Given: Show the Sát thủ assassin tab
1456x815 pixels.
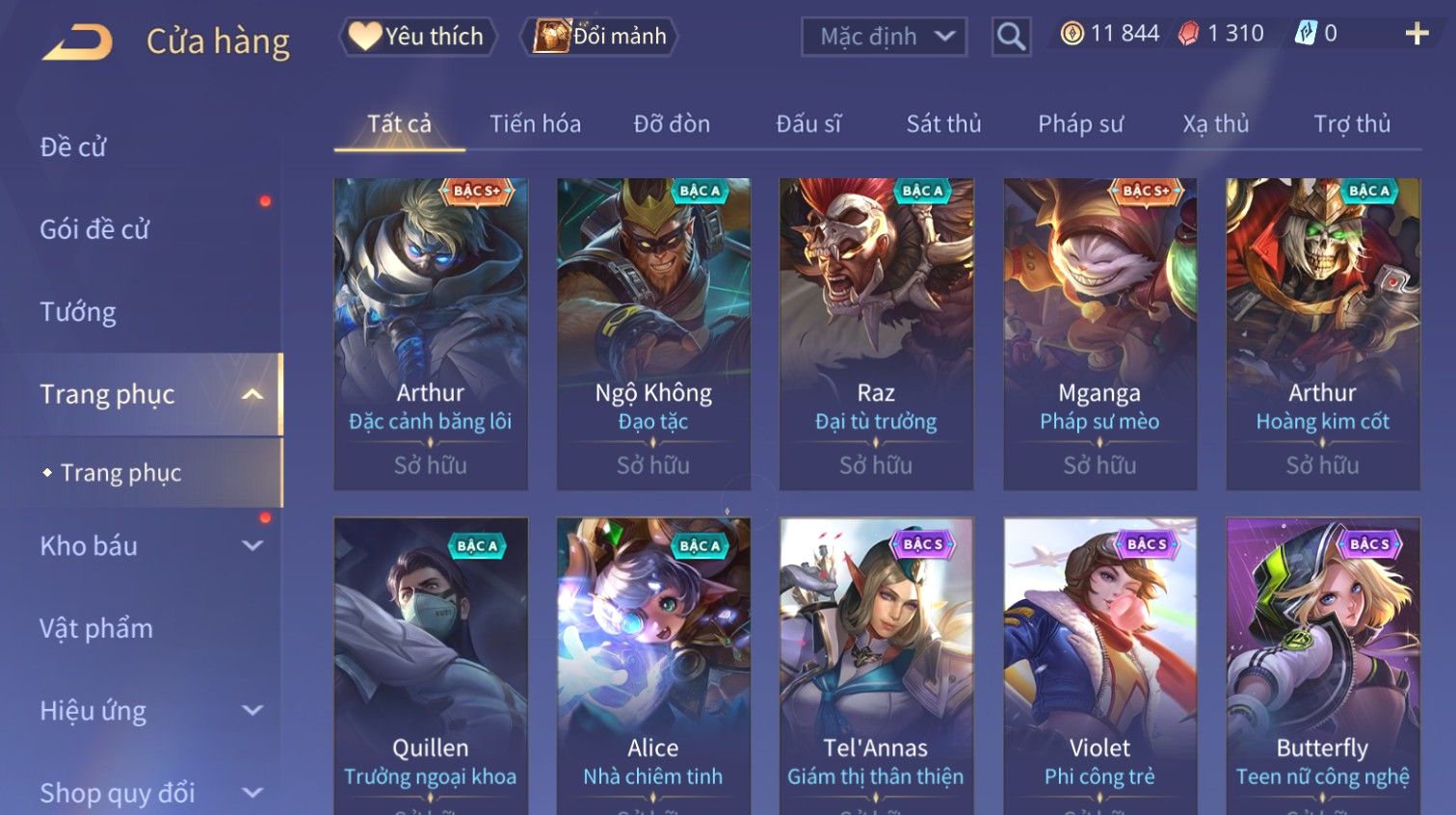Looking at the screenshot, I should coord(943,124).
